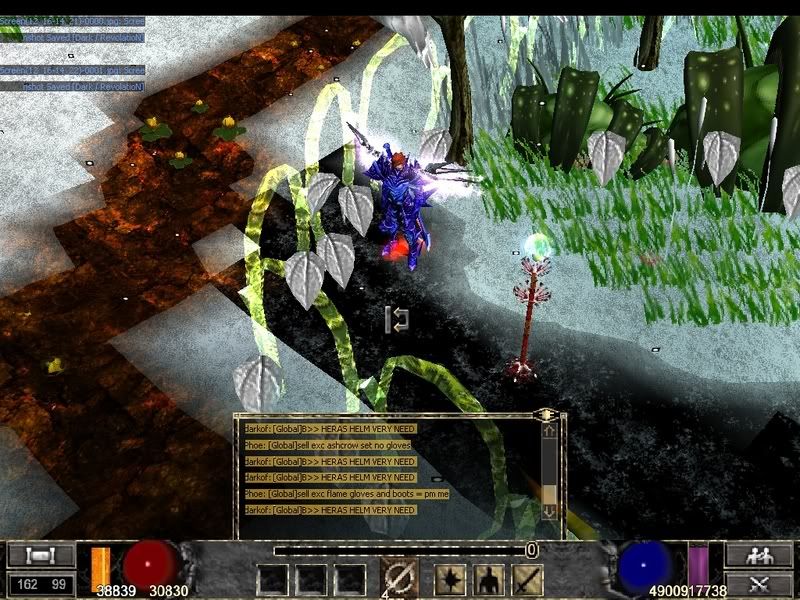Screen dimensions: 800x600
Task: Select Phoe's flame gloves and boots message
Action: [346, 494]
